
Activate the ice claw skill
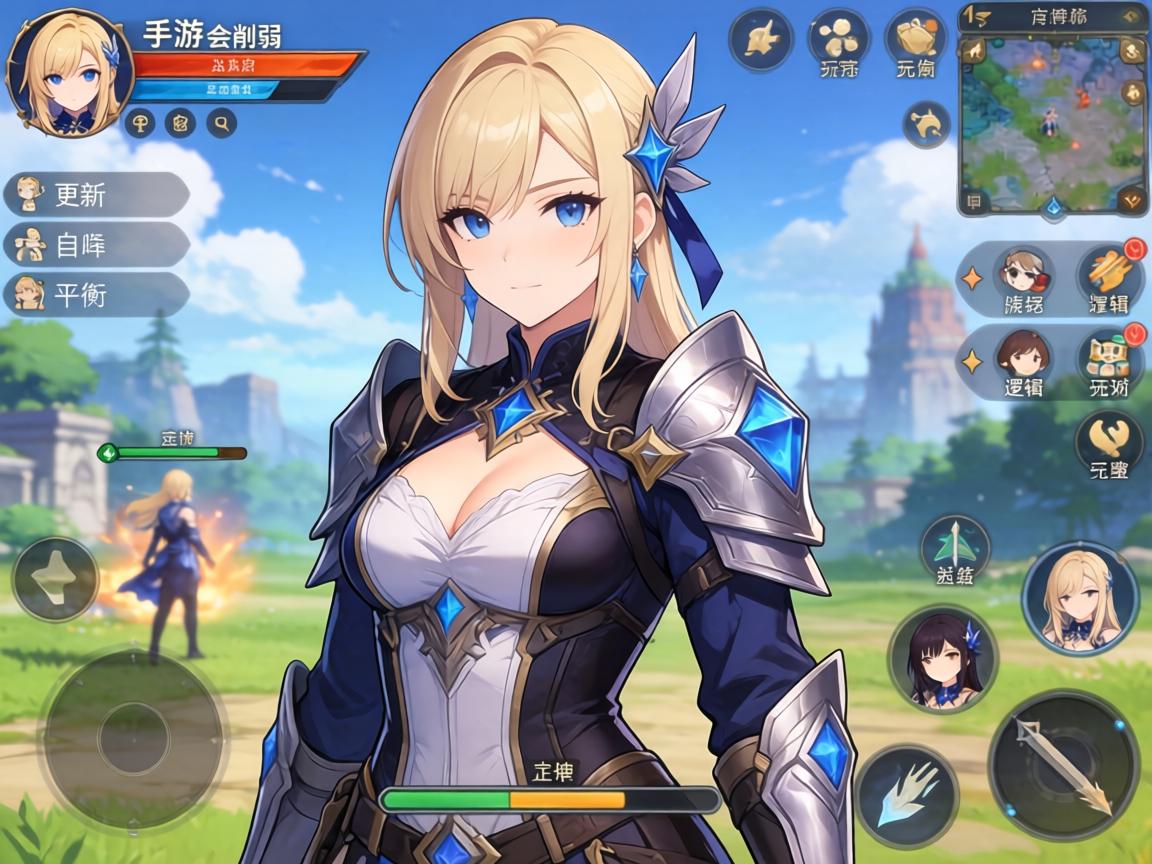(x=906, y=796)
